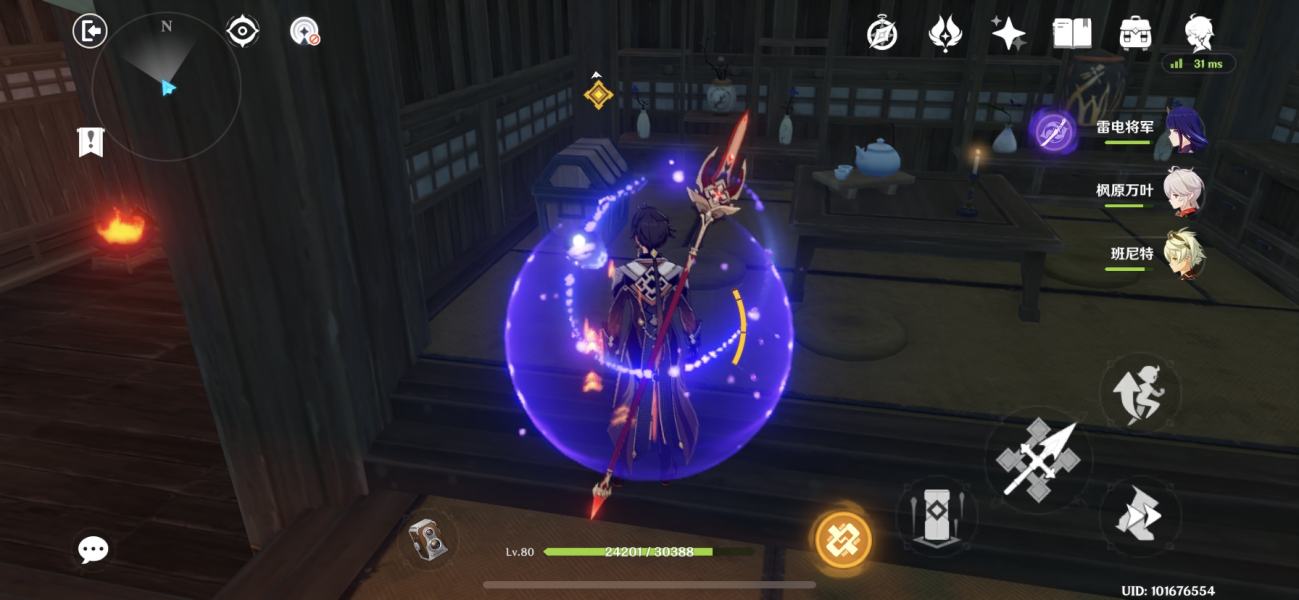Tap the jump button
Viewport: 1299px width, 600px height.
click(x=1140, y=393)
